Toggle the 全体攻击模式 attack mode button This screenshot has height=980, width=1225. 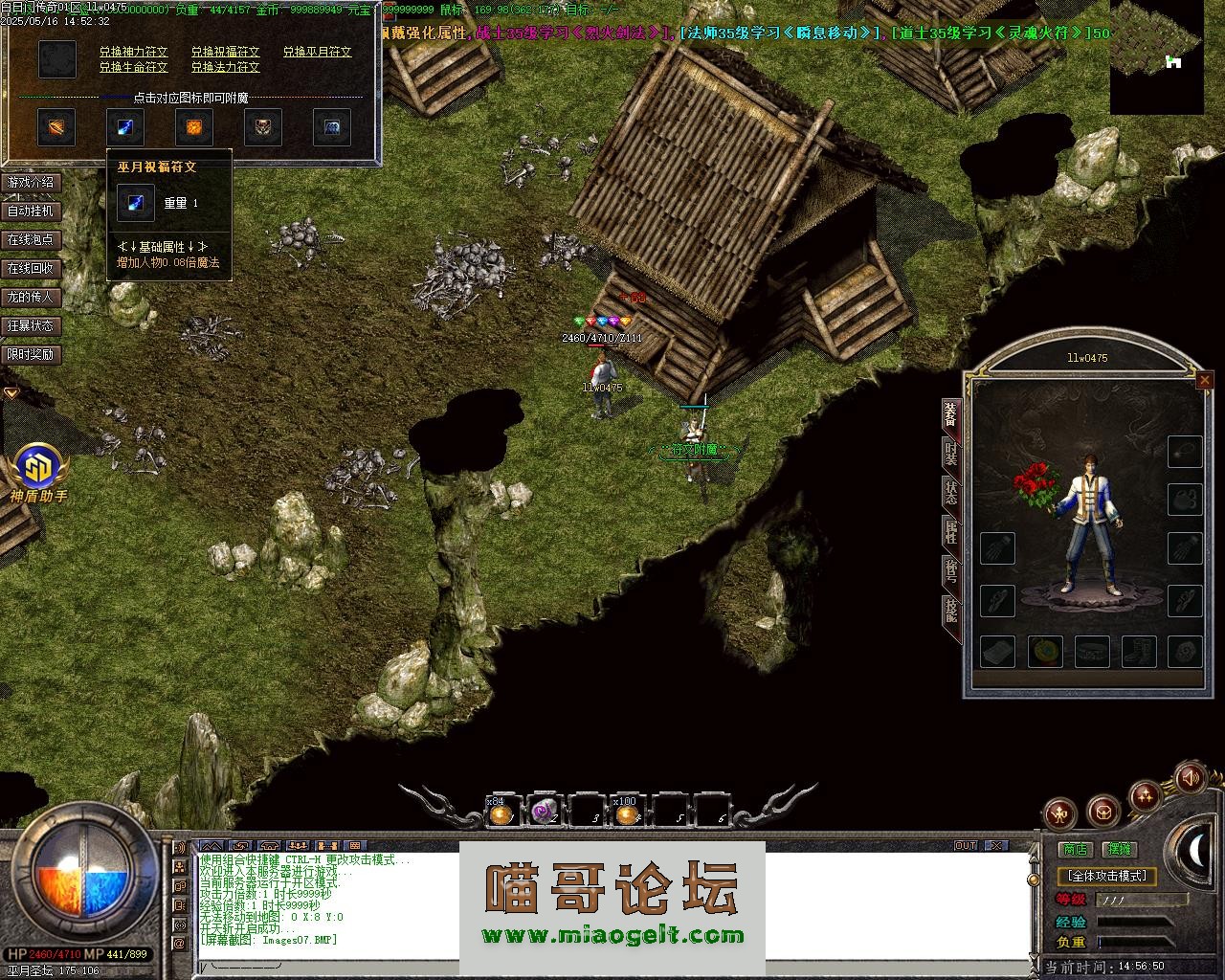click(x=1107, y=876)
